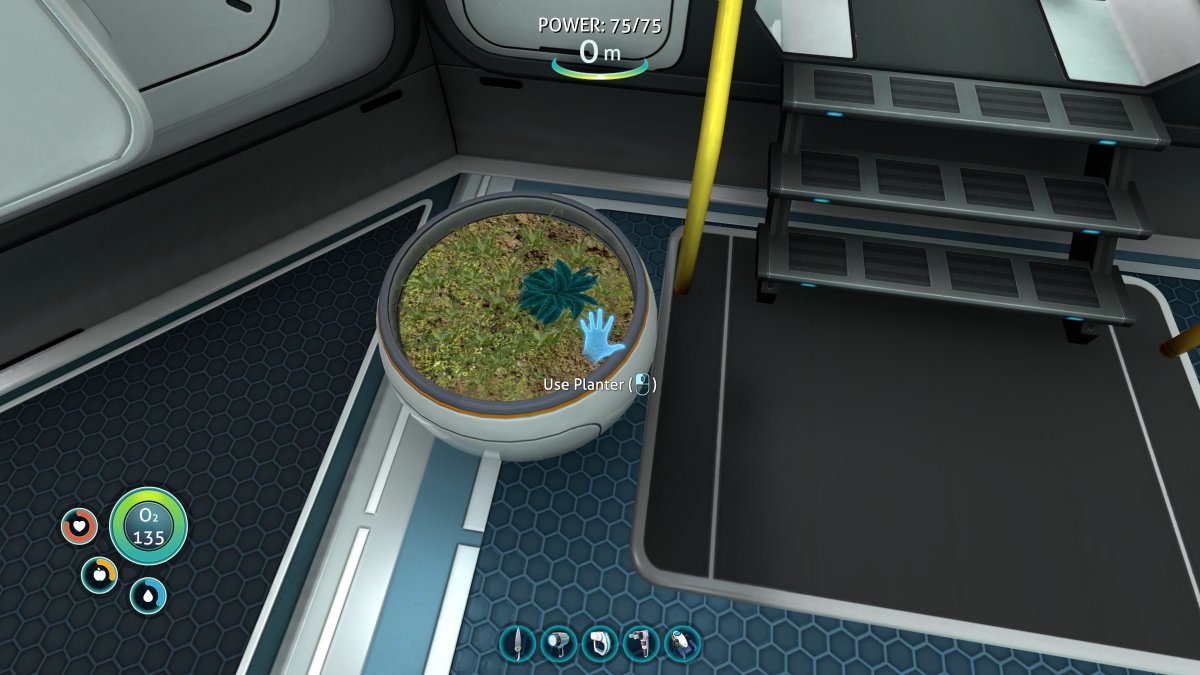Equip the flashlight from the quick slots
Image resolution: width=1200 pixels, height=675 pixels.
click(558, 643)
